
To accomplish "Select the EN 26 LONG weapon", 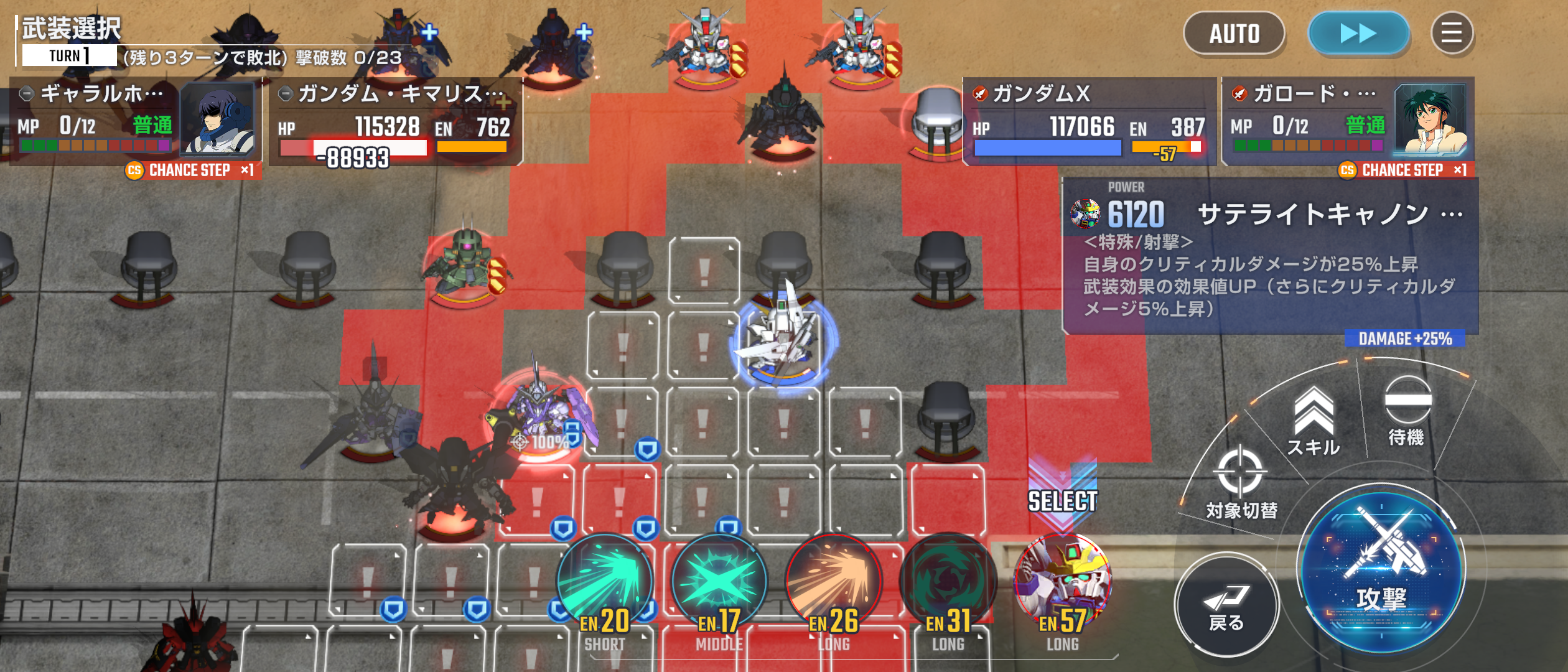I will (x=834, y=585).
